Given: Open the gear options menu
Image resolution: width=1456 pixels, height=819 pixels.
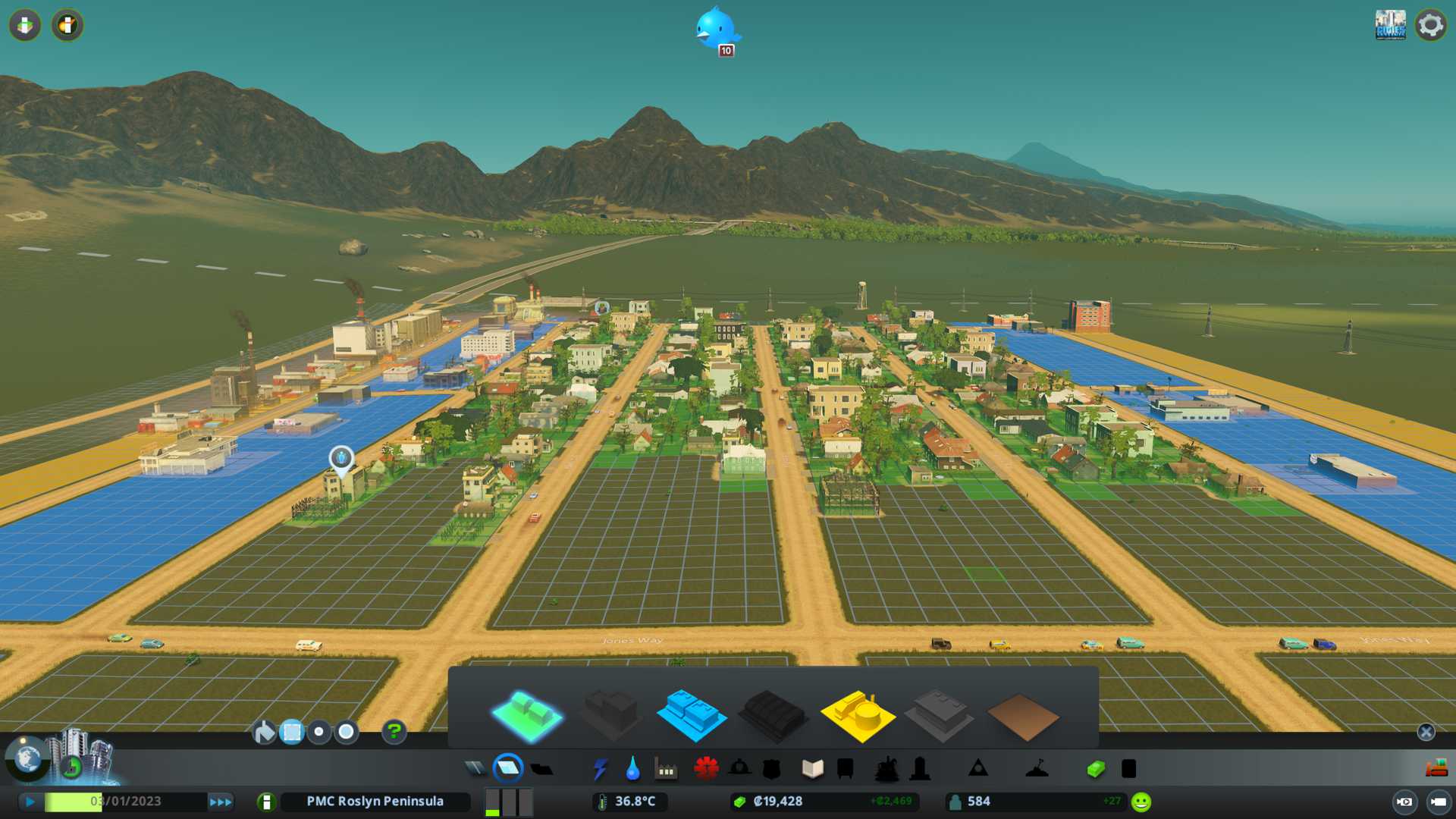Looking at the screenshot, I should 1431,25.
